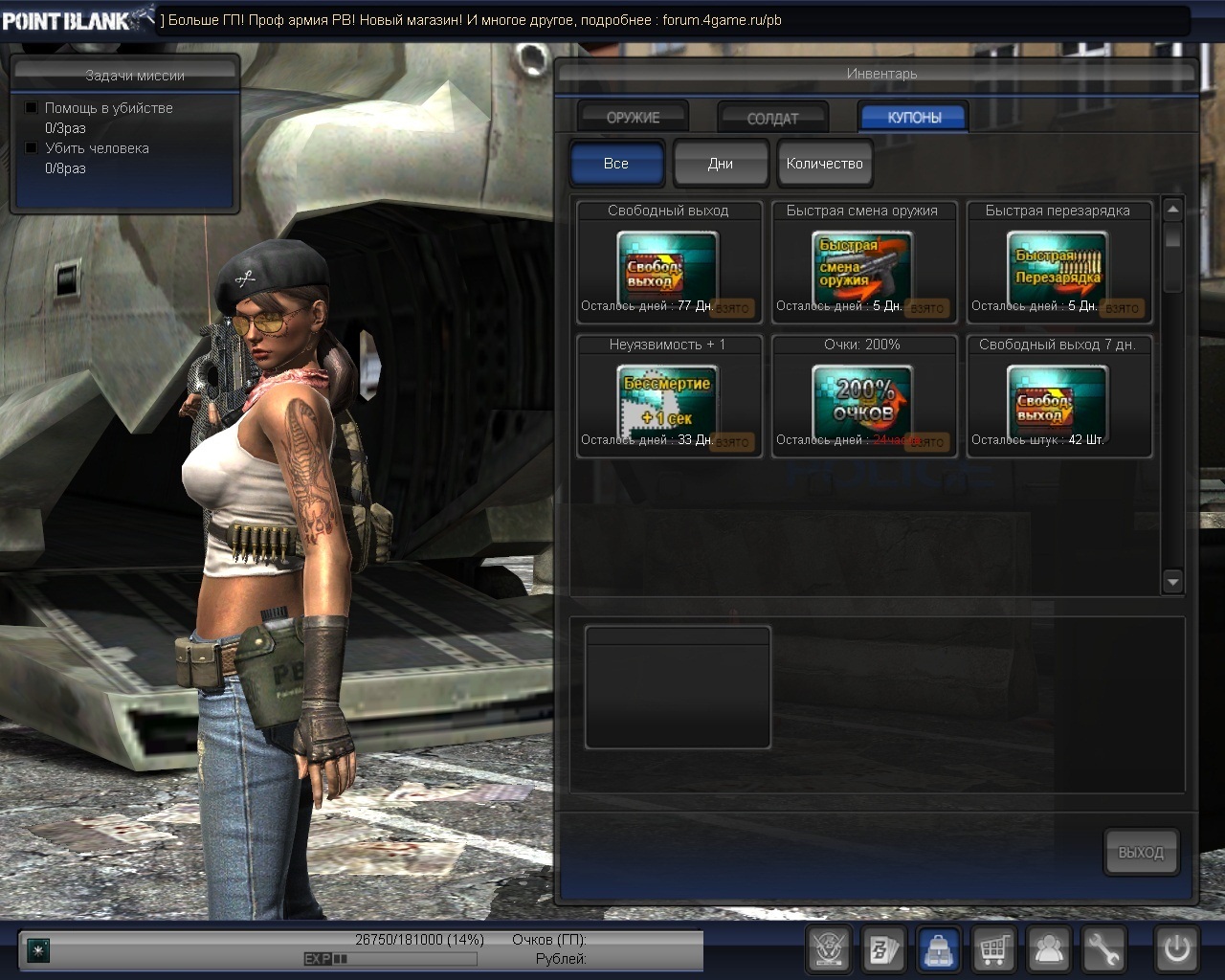
Task: Choose the Быстрая смена оружия coupon
Action: coord(862,263)
